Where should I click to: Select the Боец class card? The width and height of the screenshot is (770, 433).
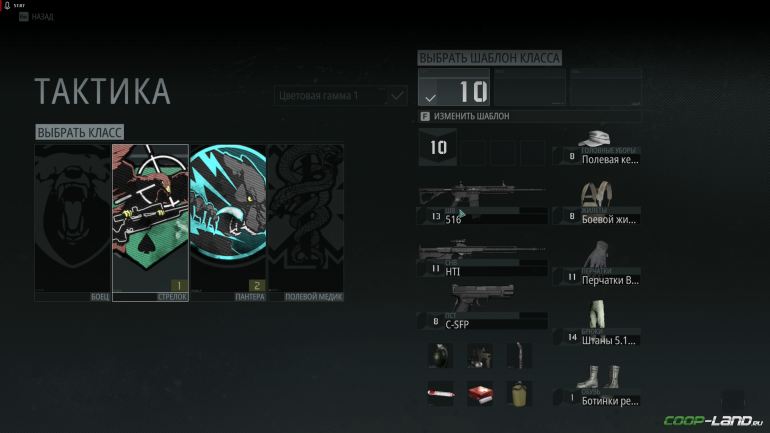click(x=72, y=222)
